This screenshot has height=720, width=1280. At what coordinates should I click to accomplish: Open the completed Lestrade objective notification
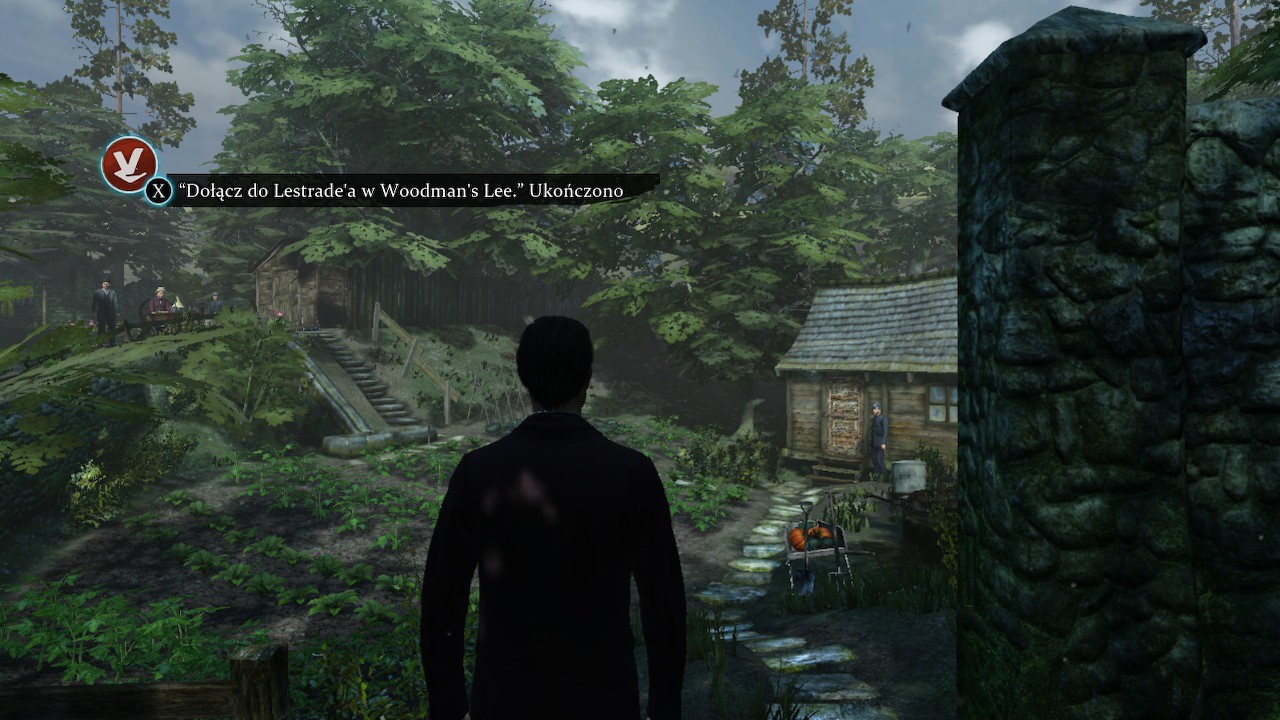400,190
